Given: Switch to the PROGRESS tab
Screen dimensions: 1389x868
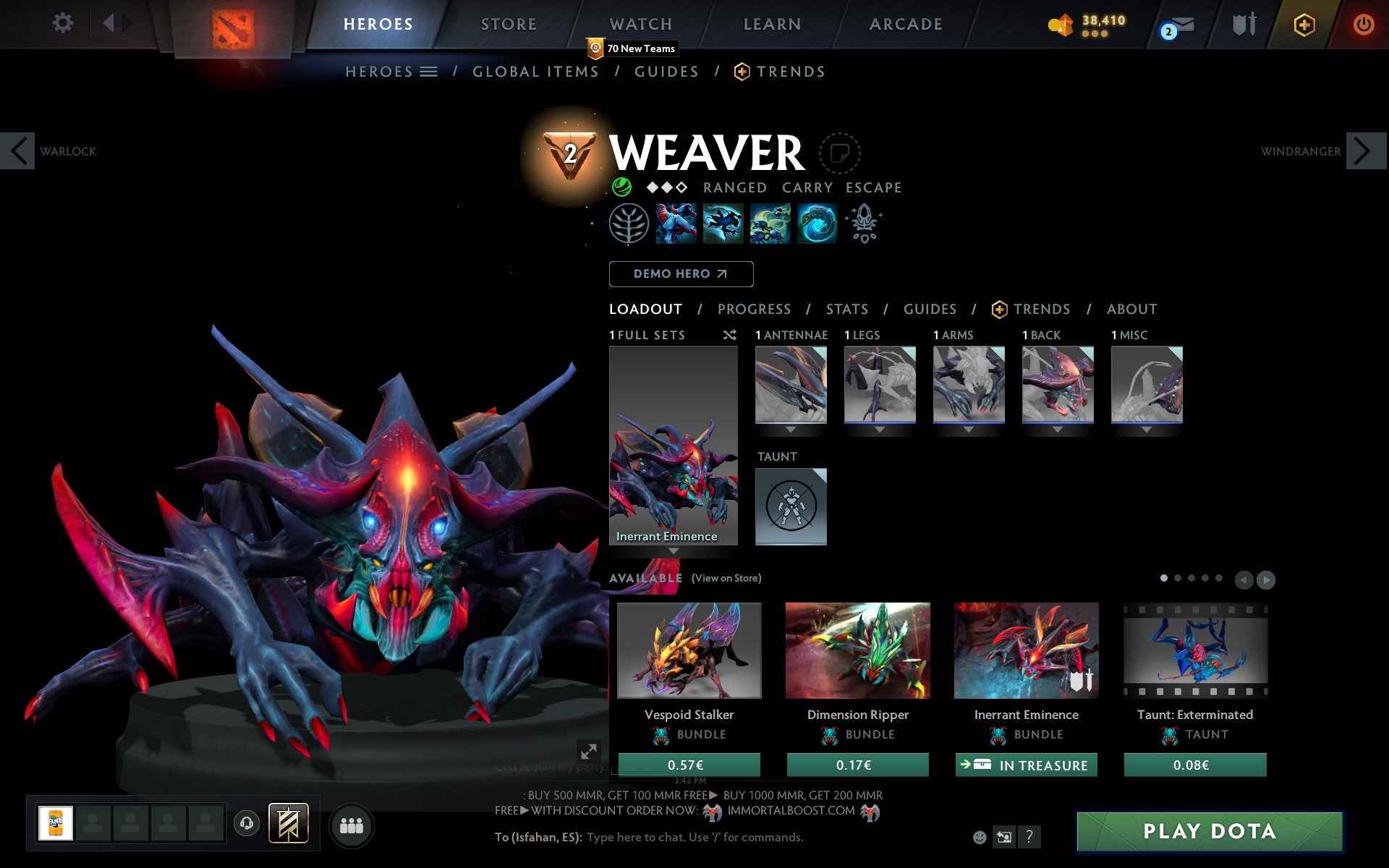Looking at the screenshot, I should pos(754,309).
